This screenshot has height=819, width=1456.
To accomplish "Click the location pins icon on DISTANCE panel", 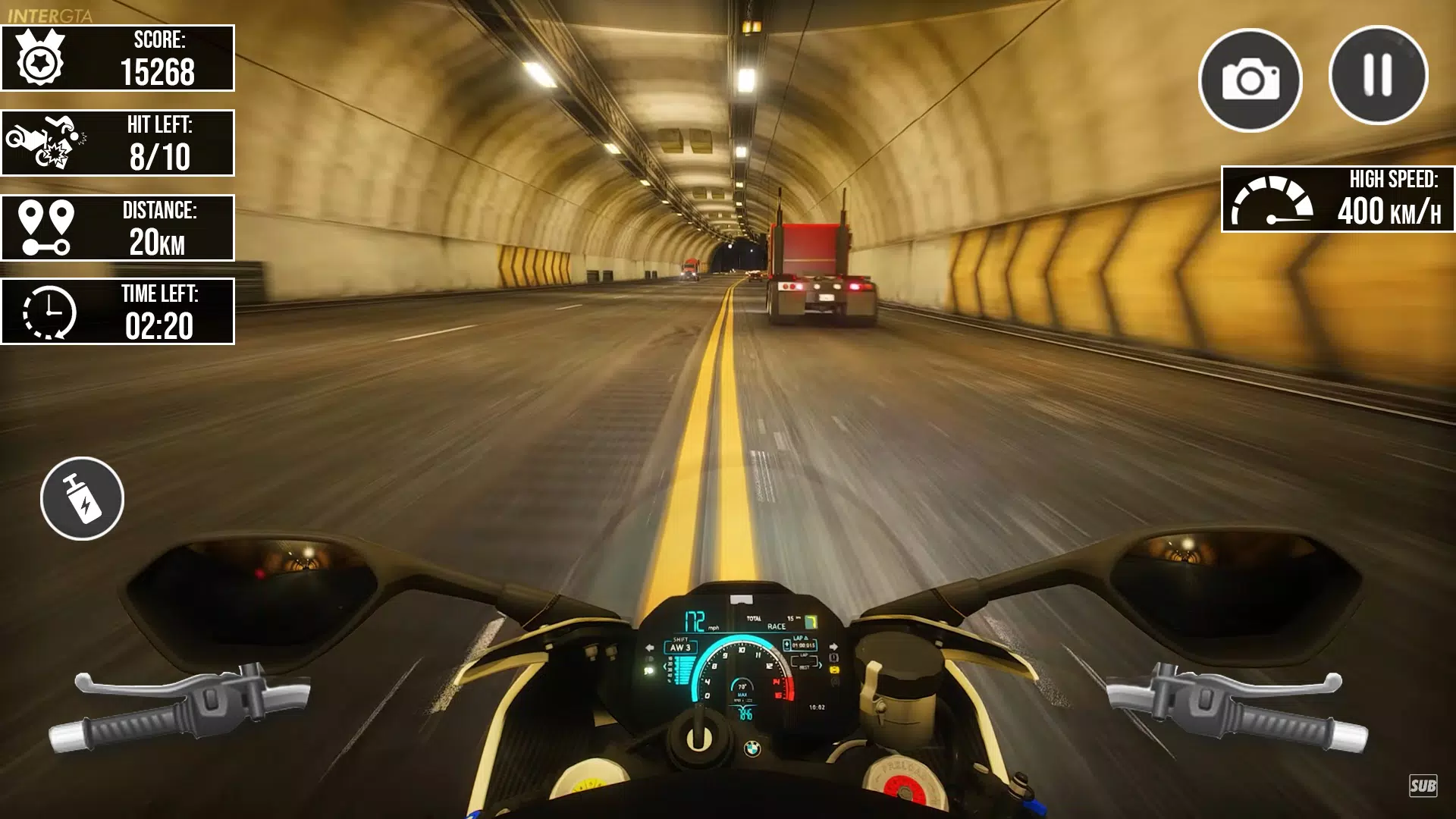I will tap(48, 227).
